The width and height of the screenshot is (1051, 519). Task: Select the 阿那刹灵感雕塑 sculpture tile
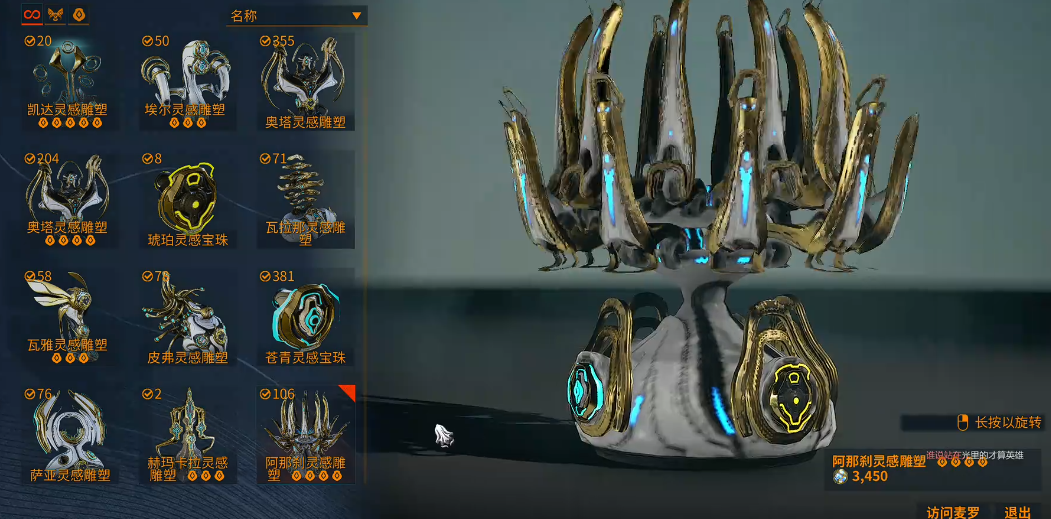point(305,434)
